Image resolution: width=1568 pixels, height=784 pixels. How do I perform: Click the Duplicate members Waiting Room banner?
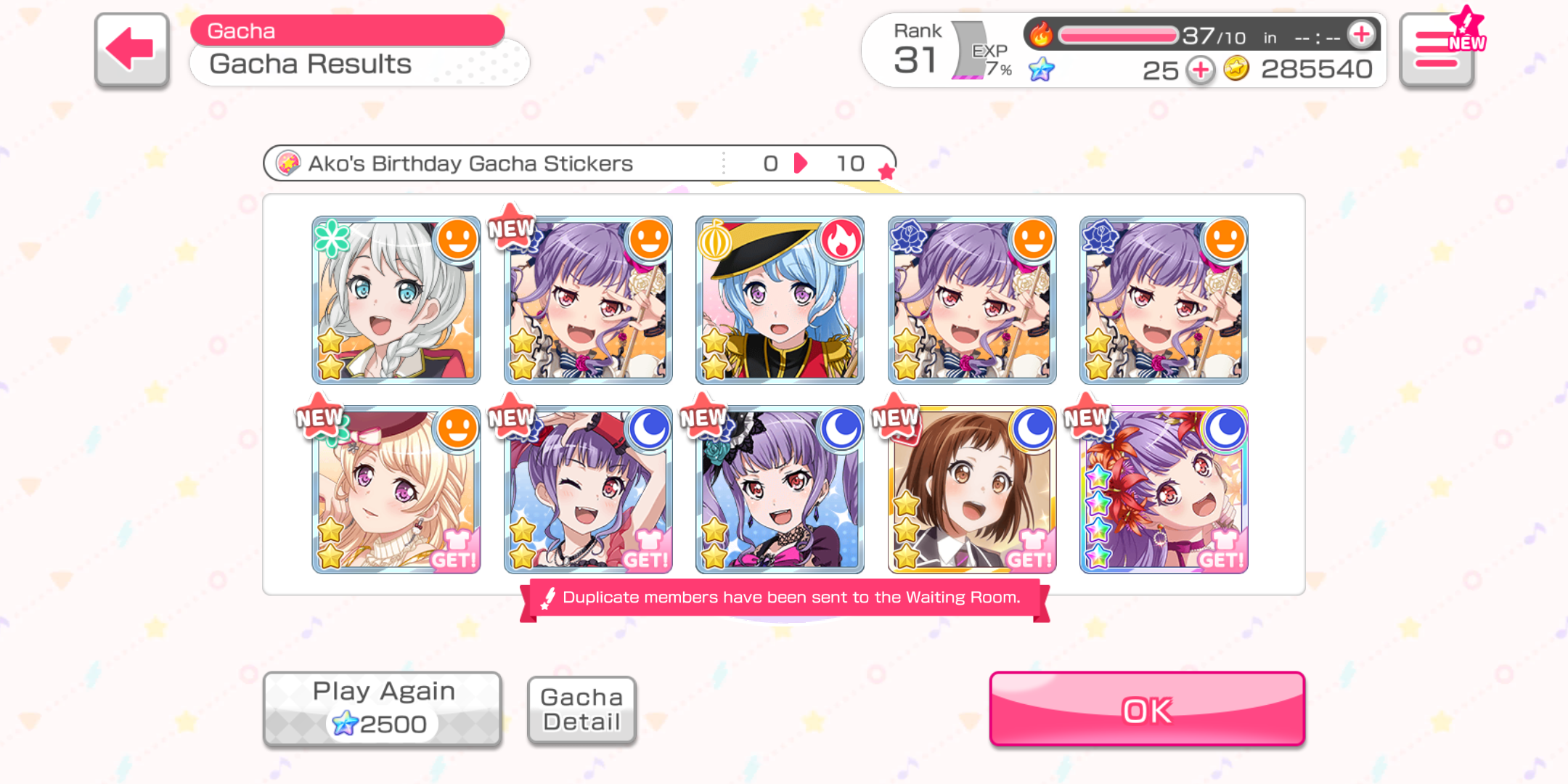point(783,597)
